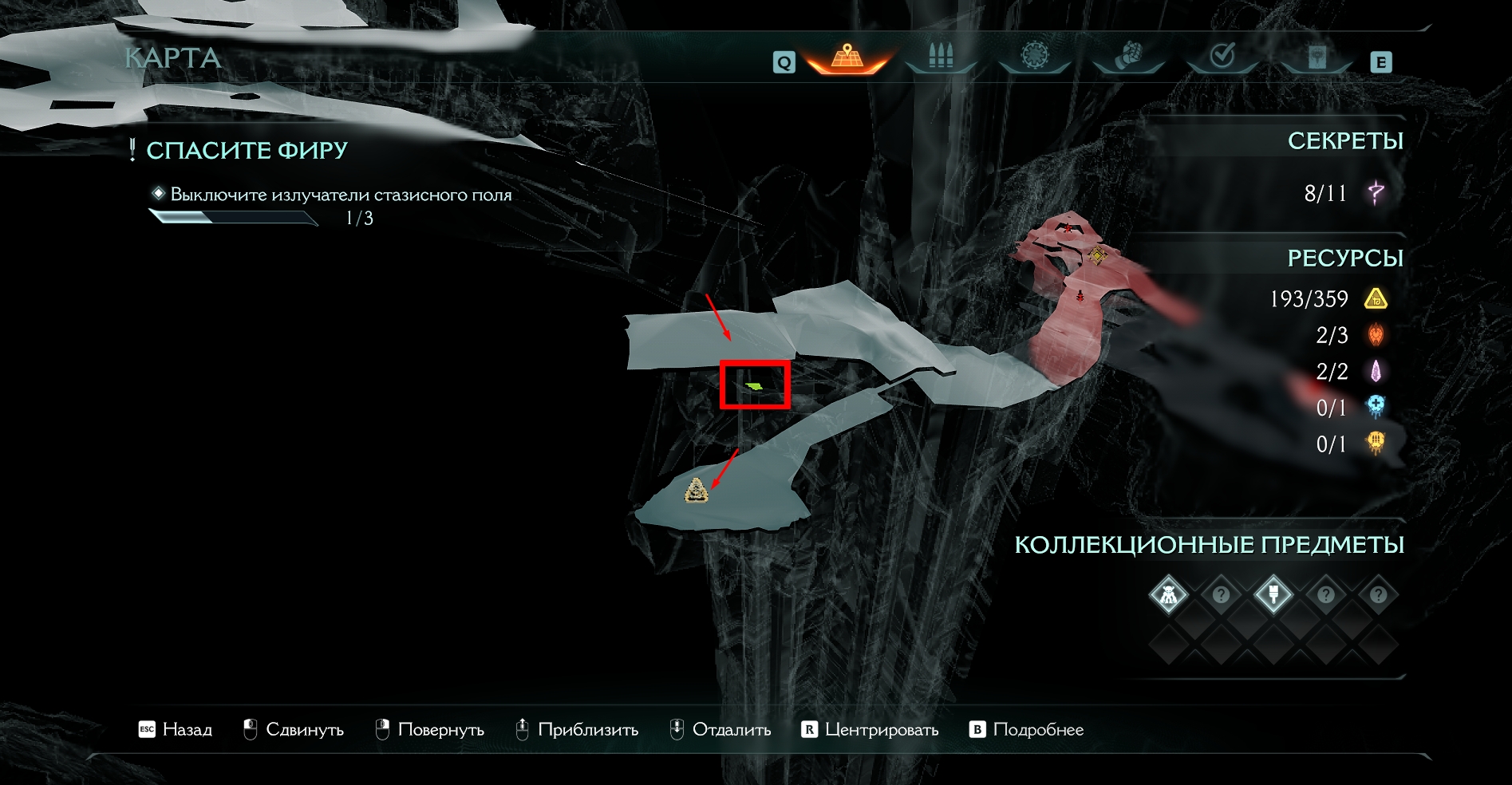The width and height of the screenshot is (1512, 785).
Task: Click the Назад back option
Action: click(x=176, y=729)
